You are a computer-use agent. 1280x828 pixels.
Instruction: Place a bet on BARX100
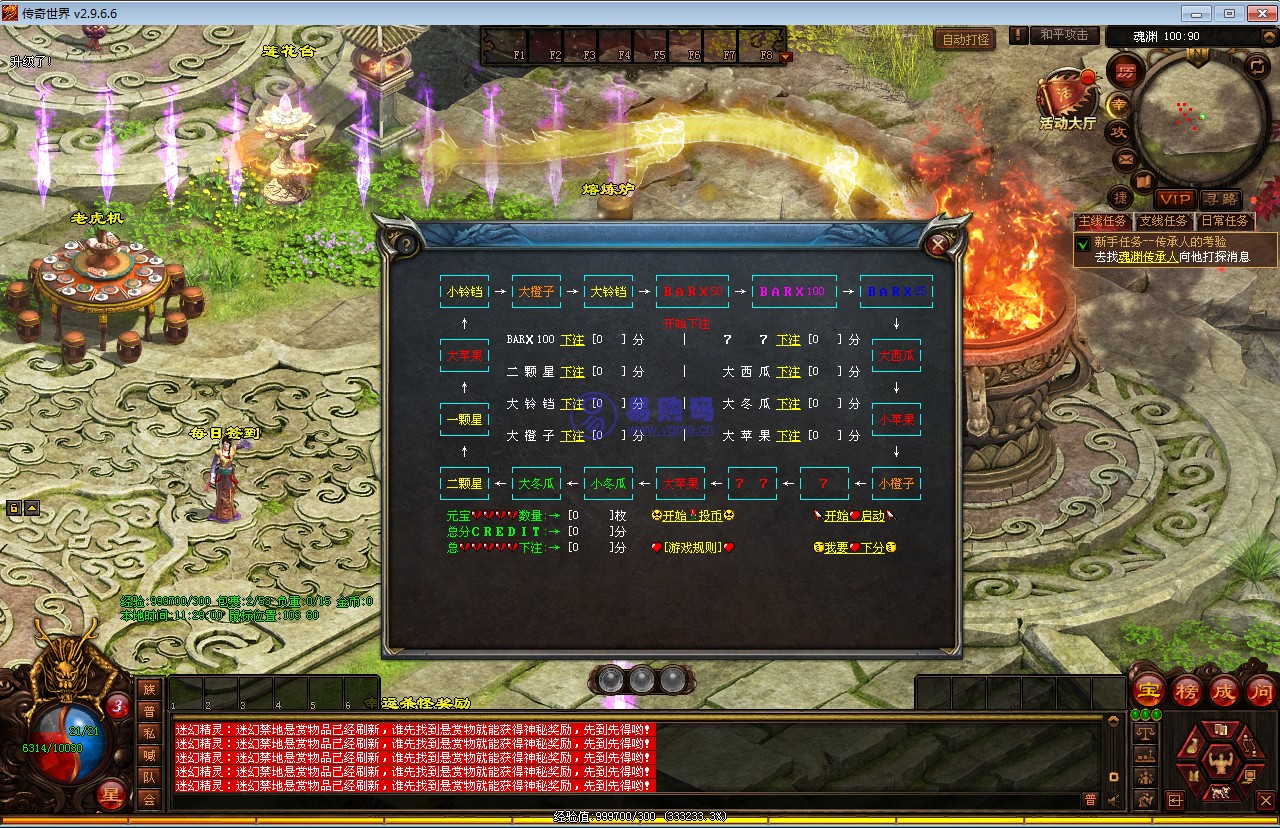[572, 340]
